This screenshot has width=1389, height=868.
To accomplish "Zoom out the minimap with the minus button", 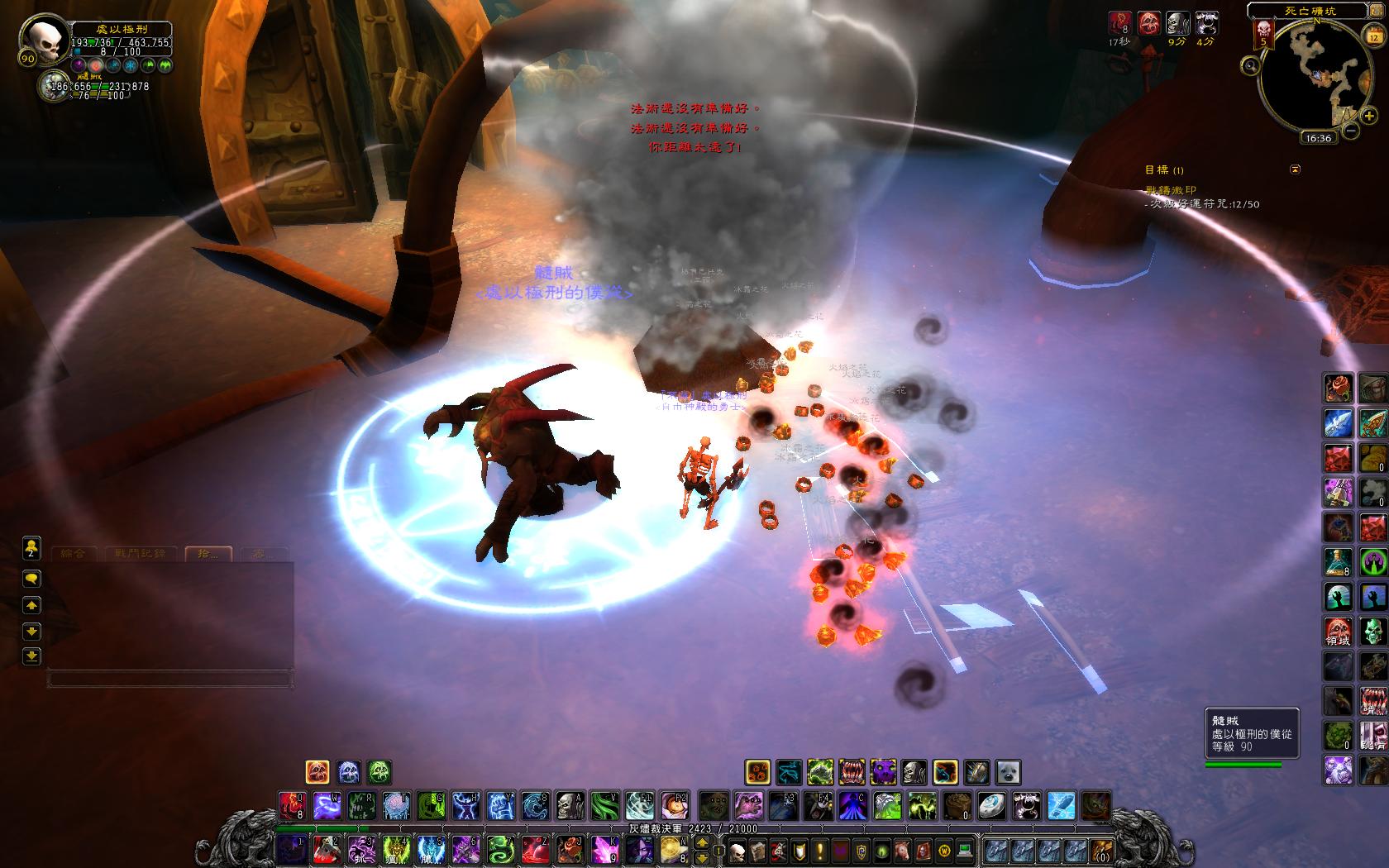I will (x=1350, y=130).
